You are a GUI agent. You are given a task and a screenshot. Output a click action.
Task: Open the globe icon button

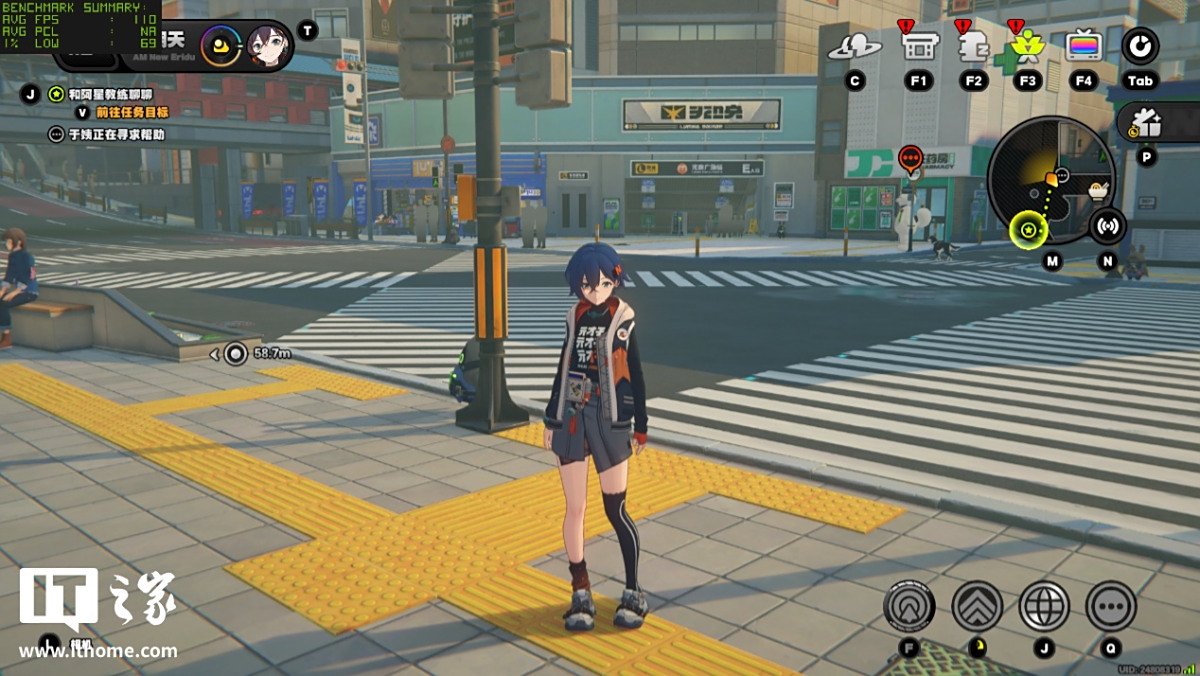1044,606
